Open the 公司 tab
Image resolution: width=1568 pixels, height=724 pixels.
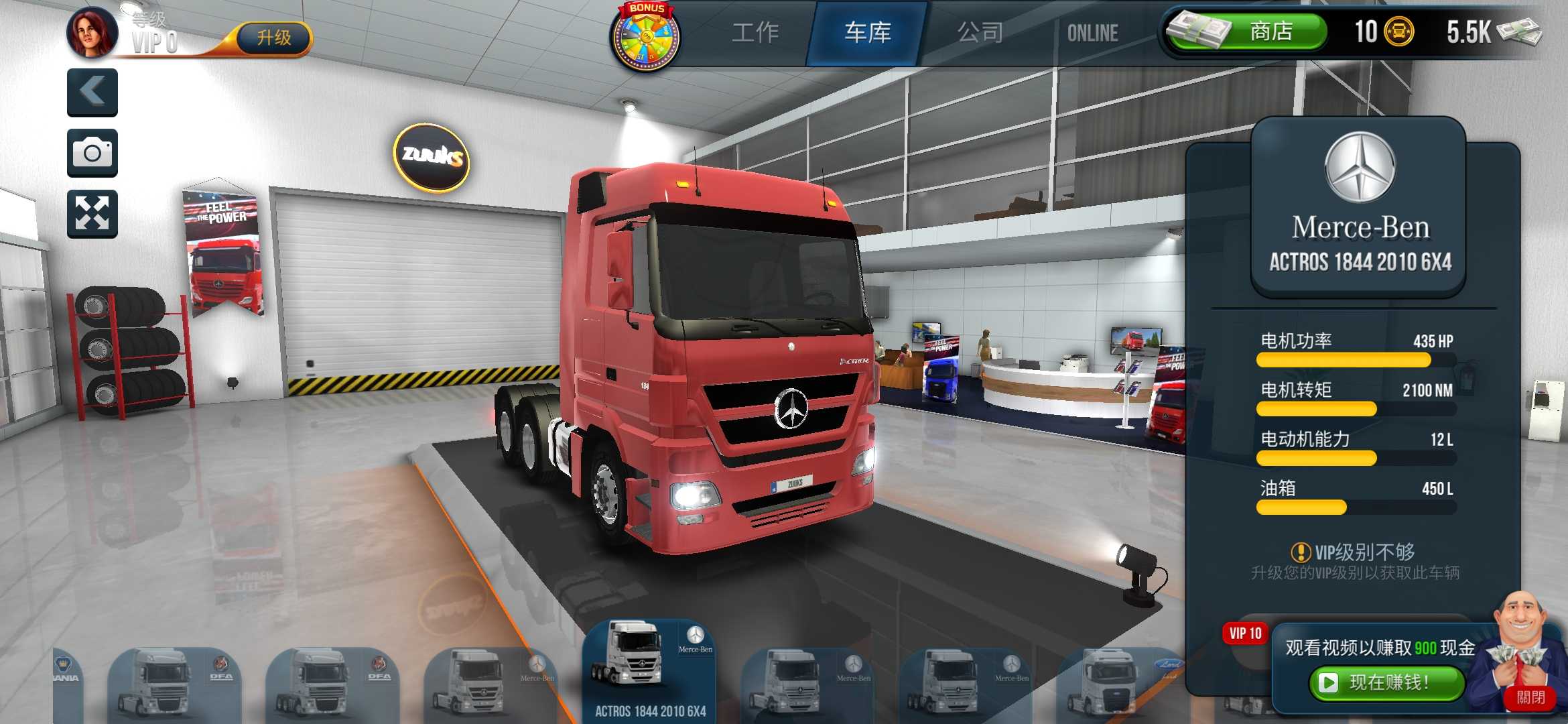click(978, 32)
